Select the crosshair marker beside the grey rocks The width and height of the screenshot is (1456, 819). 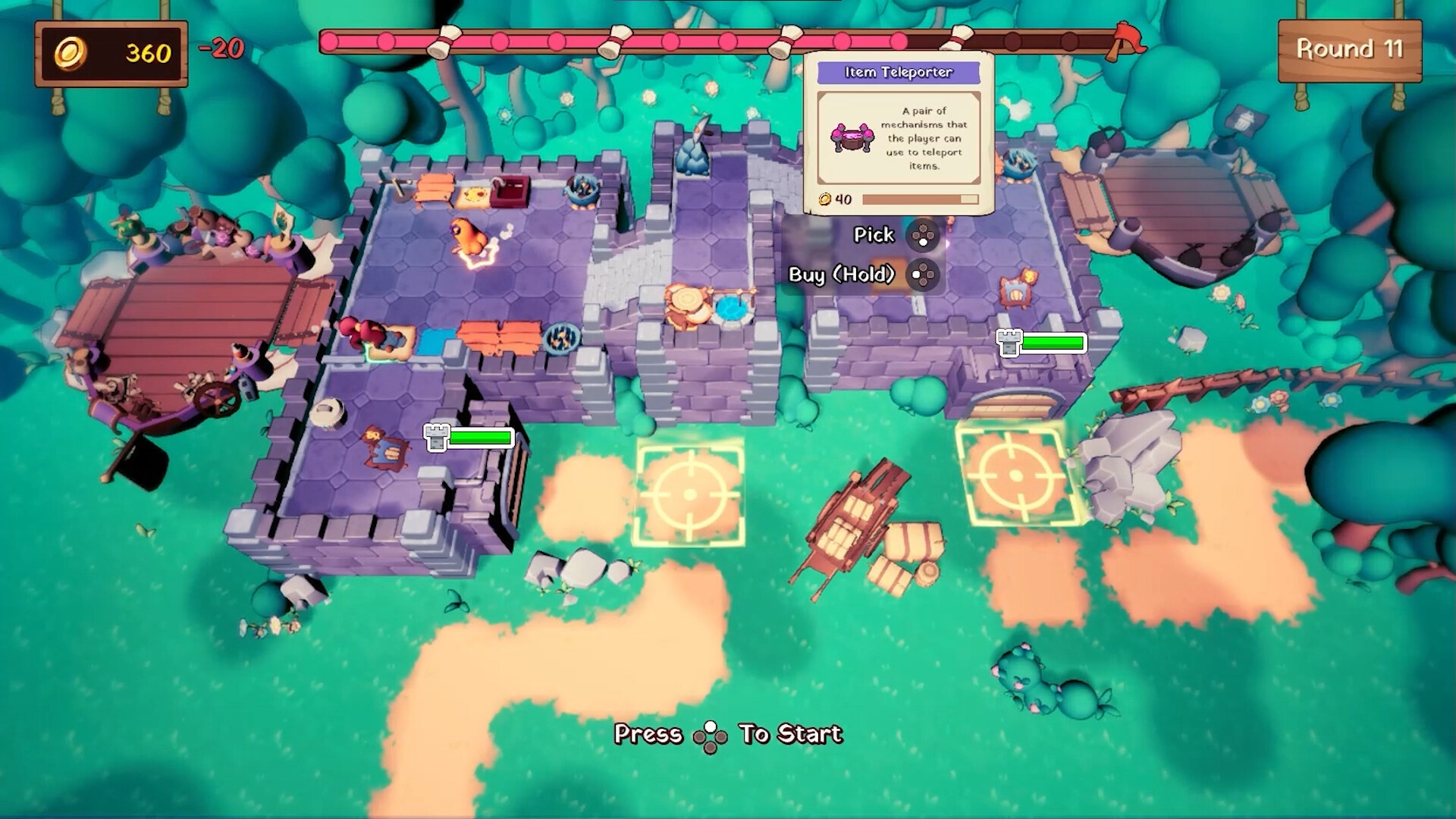pyautogui.click(x=1015, y=475)
